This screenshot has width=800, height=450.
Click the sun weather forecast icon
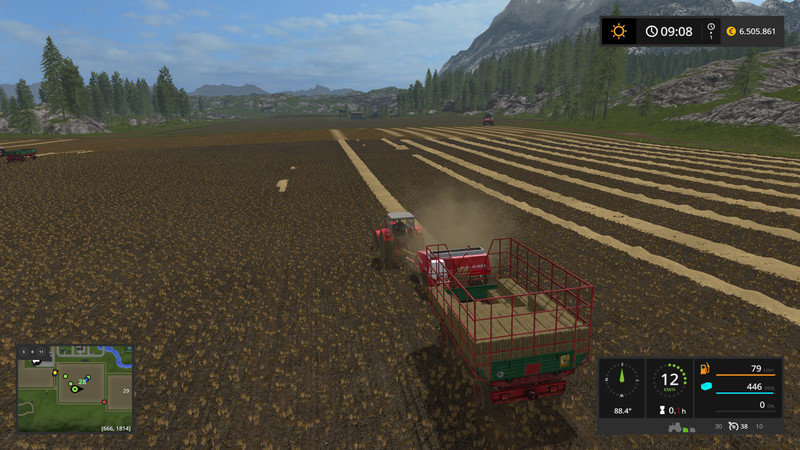click(x=619, y=31)
